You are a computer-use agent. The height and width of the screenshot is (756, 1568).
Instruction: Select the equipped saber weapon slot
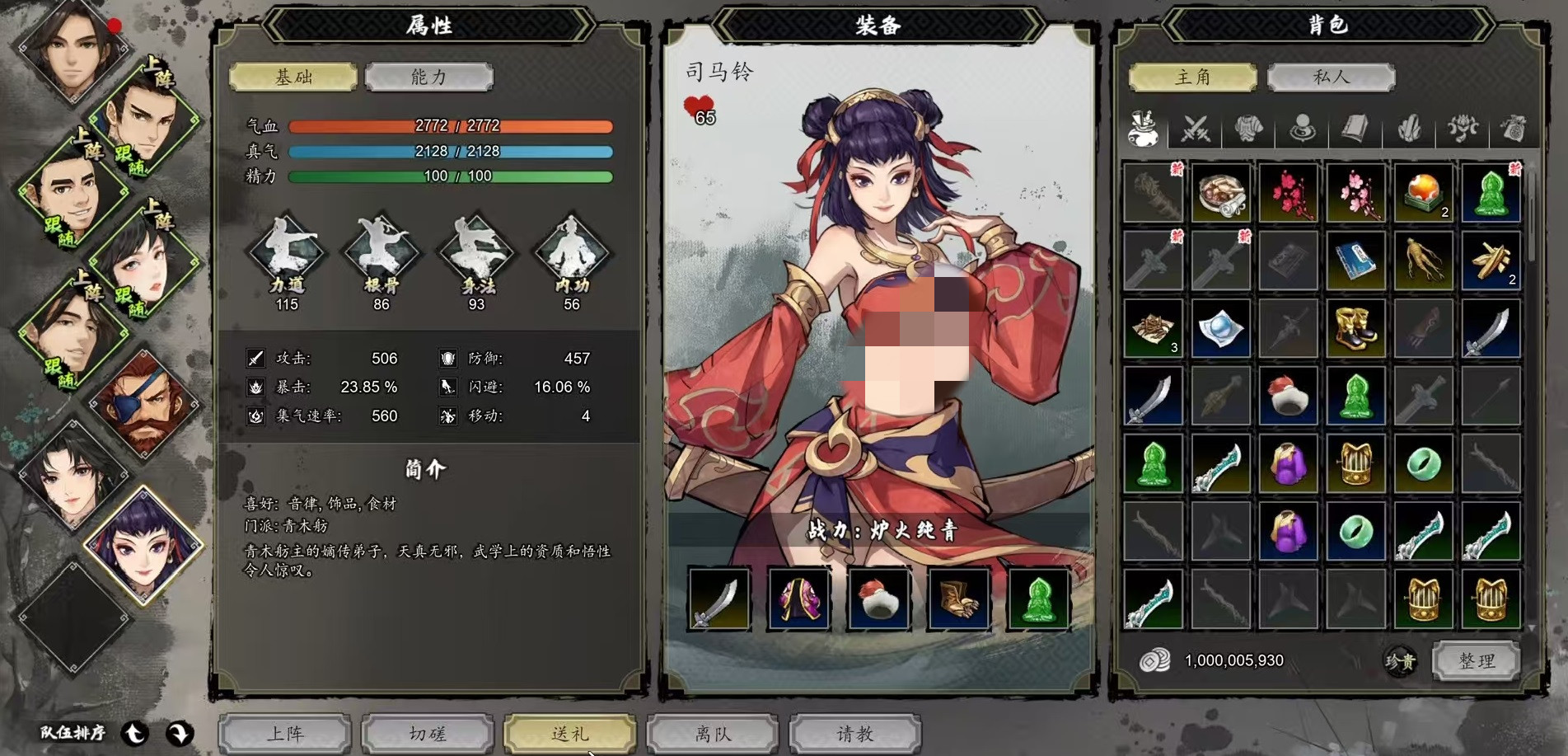pos(719,599)
